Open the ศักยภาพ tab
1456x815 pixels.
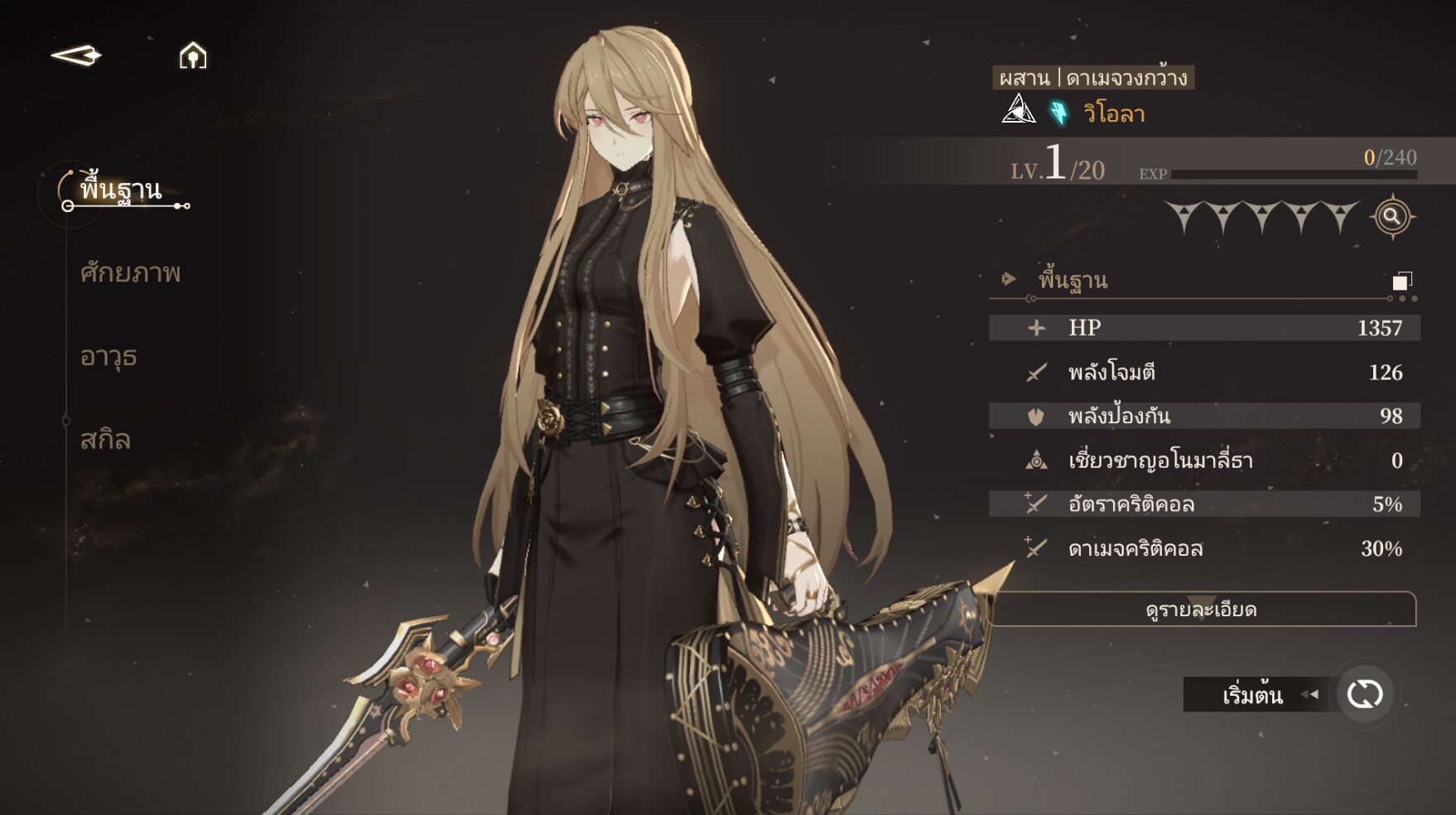[130, 273]
